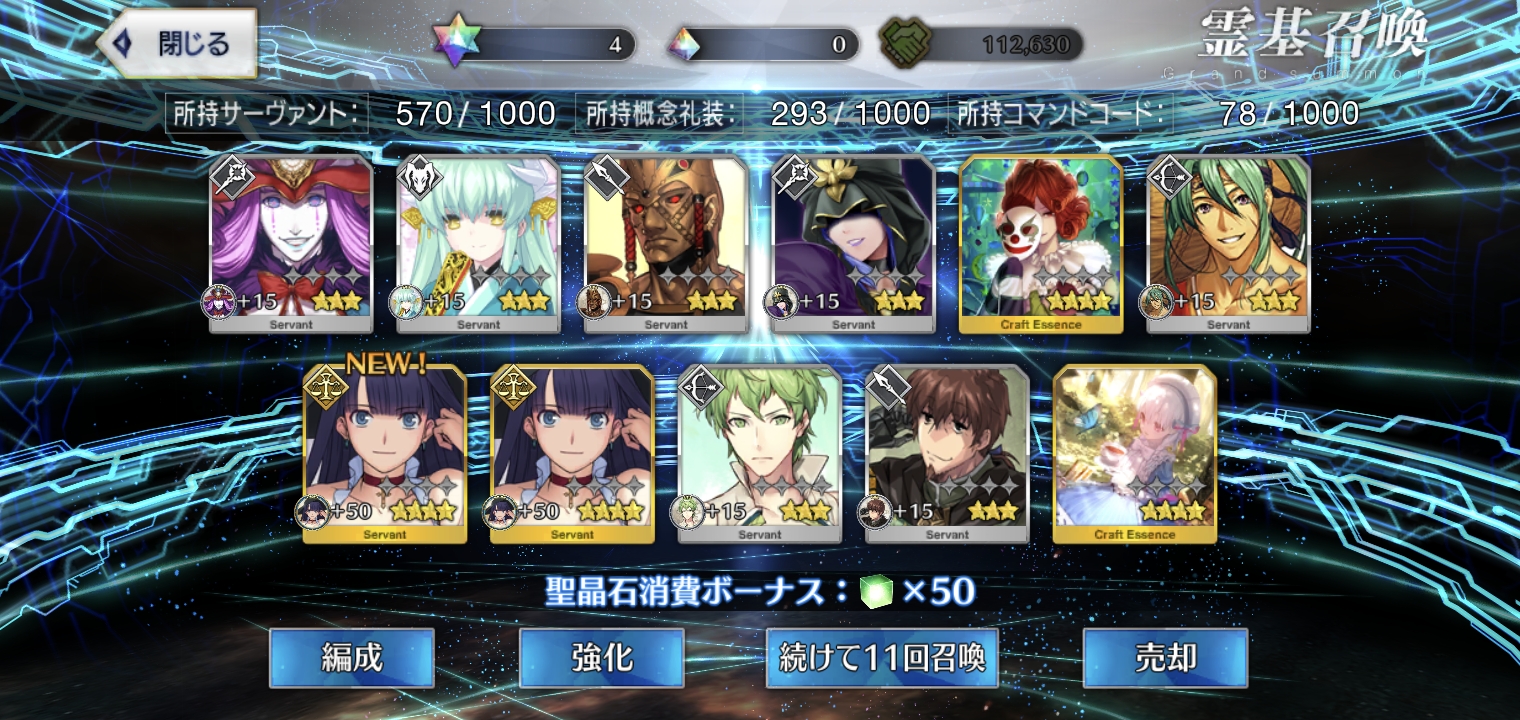Select the black-hooded Servant card
This screenshot has width=1520, height=720.
(853, 243)
